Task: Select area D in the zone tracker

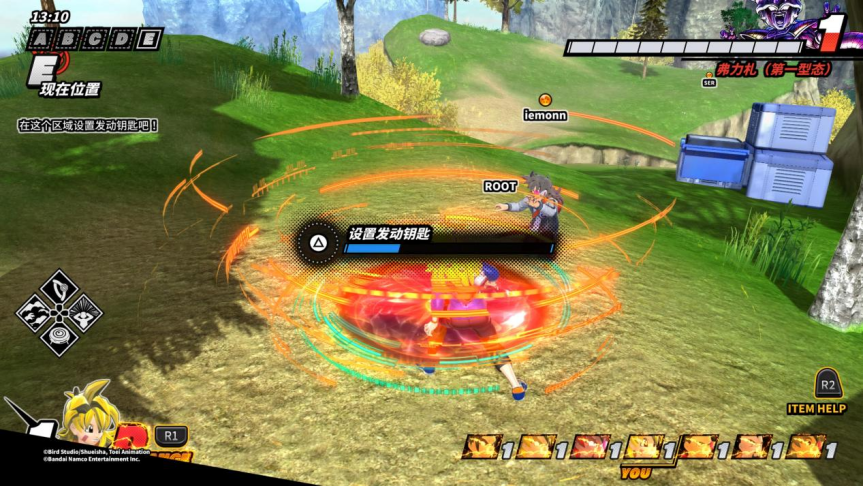Action: coord(121,40)
